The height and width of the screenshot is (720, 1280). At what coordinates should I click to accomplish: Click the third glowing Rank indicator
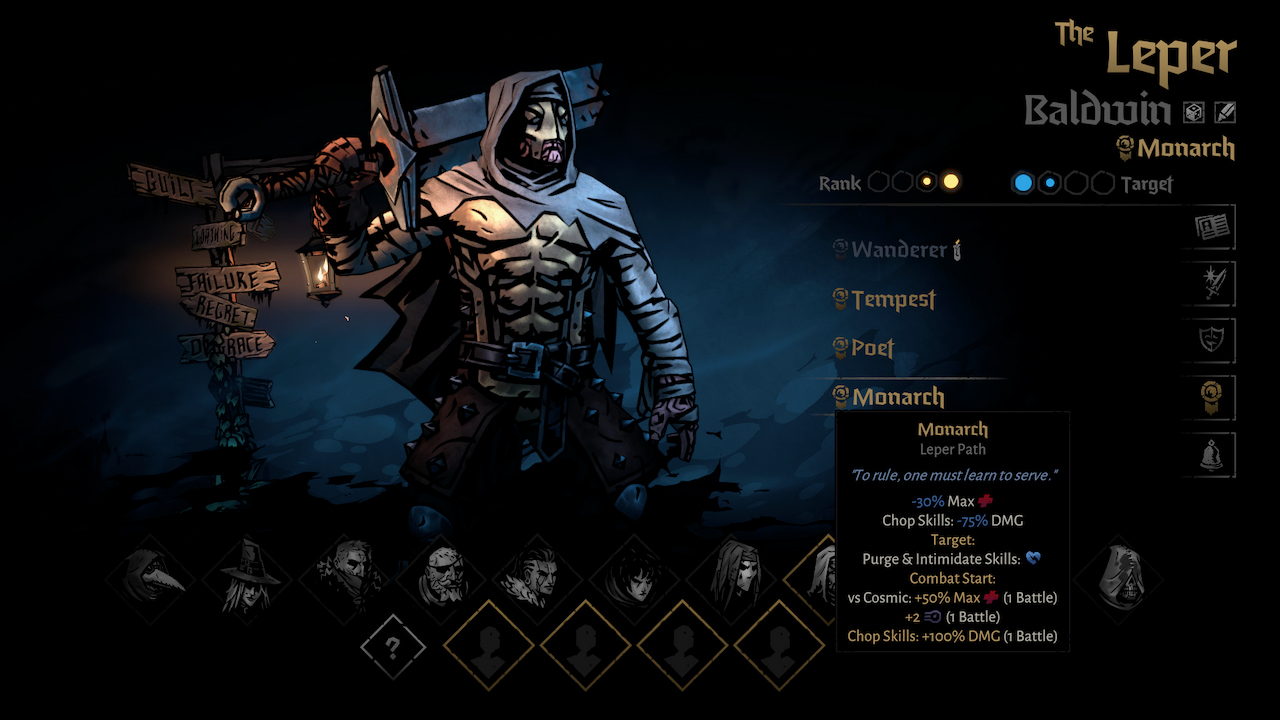927,181
